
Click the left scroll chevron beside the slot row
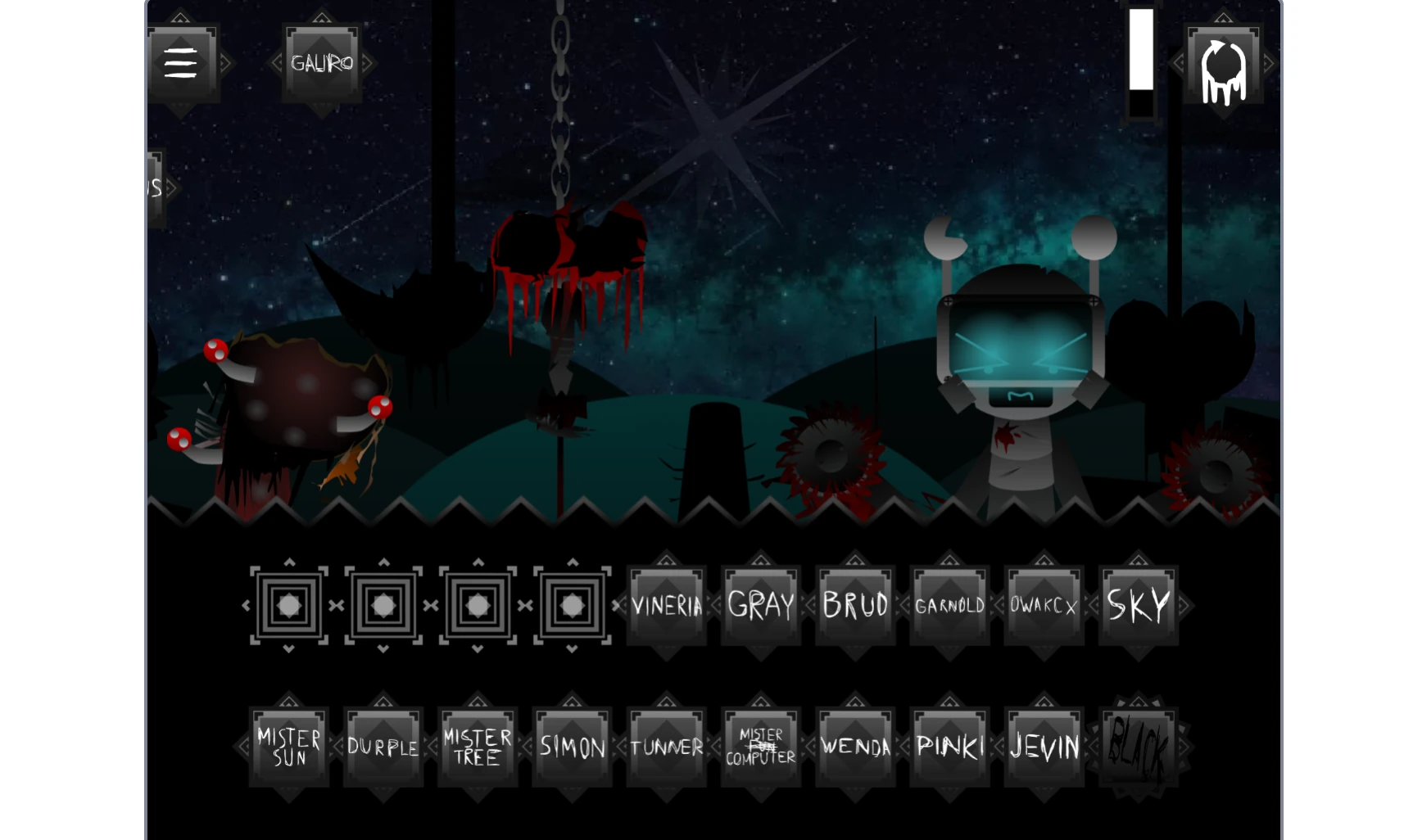tap(246, 605)
